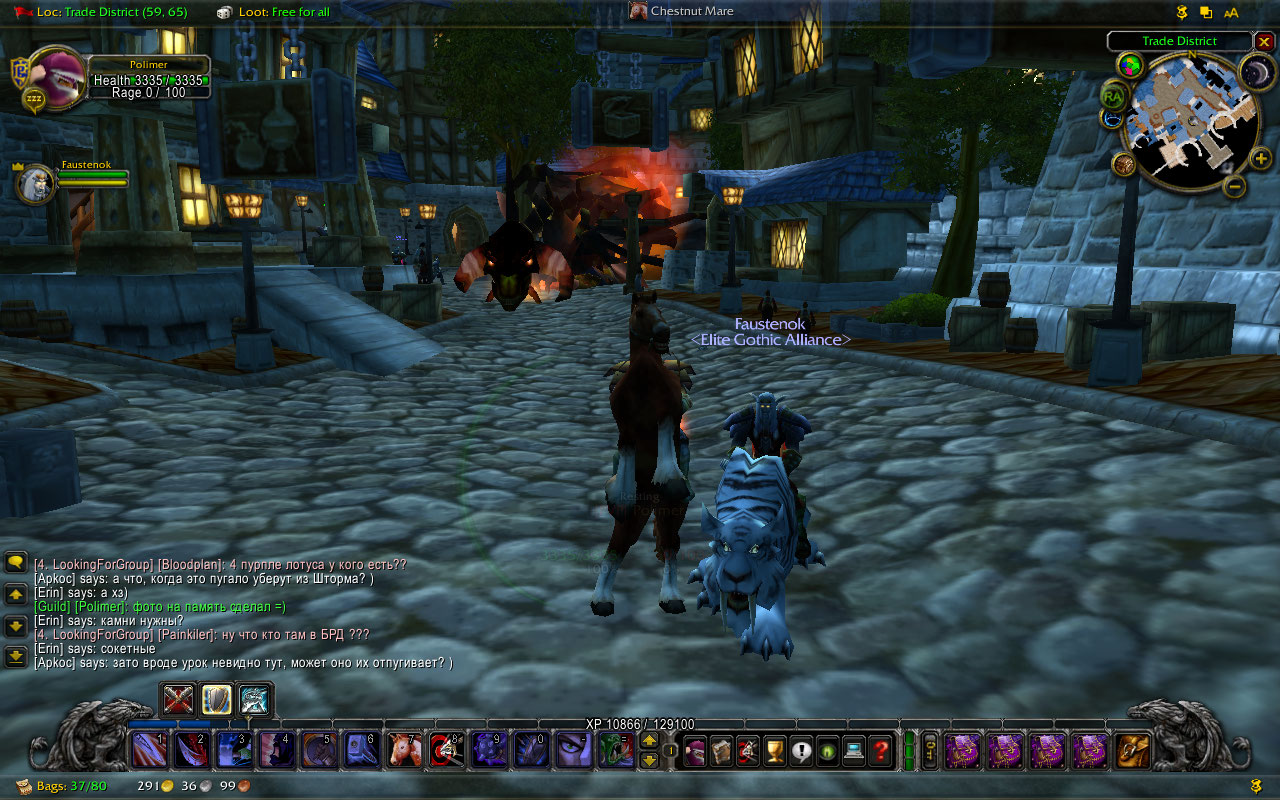
Task: Switch to Battle Stance crossed swords
Action: (x=178, y=698)
